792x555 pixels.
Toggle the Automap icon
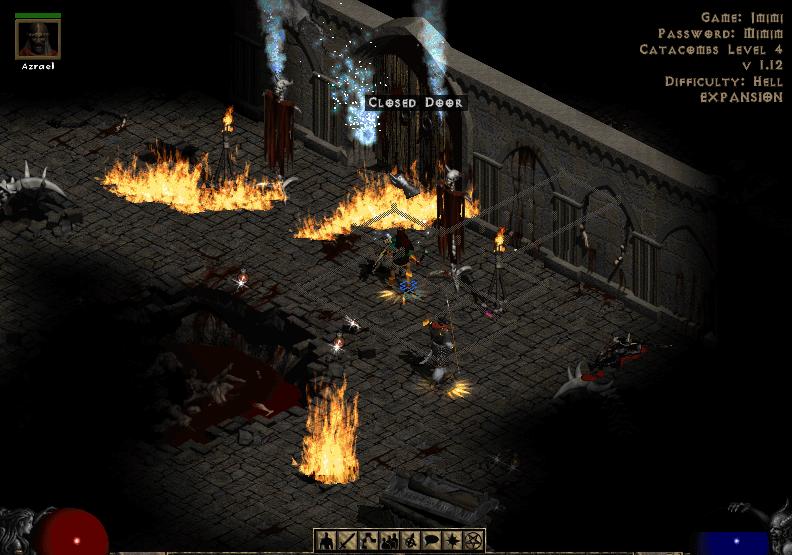pos(411,541)
